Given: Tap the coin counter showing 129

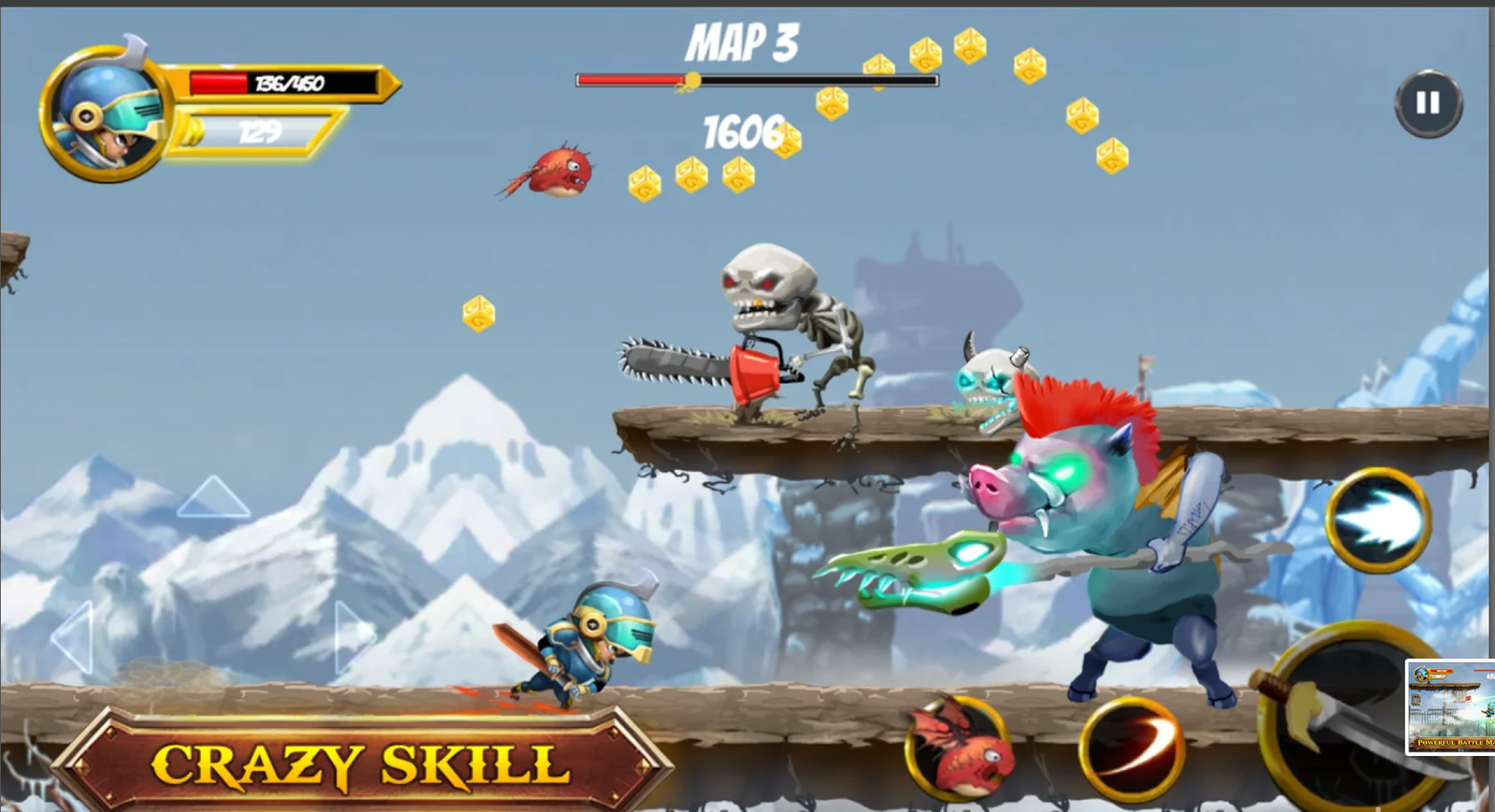Looking at the screenshot, I should pos(262,132).
